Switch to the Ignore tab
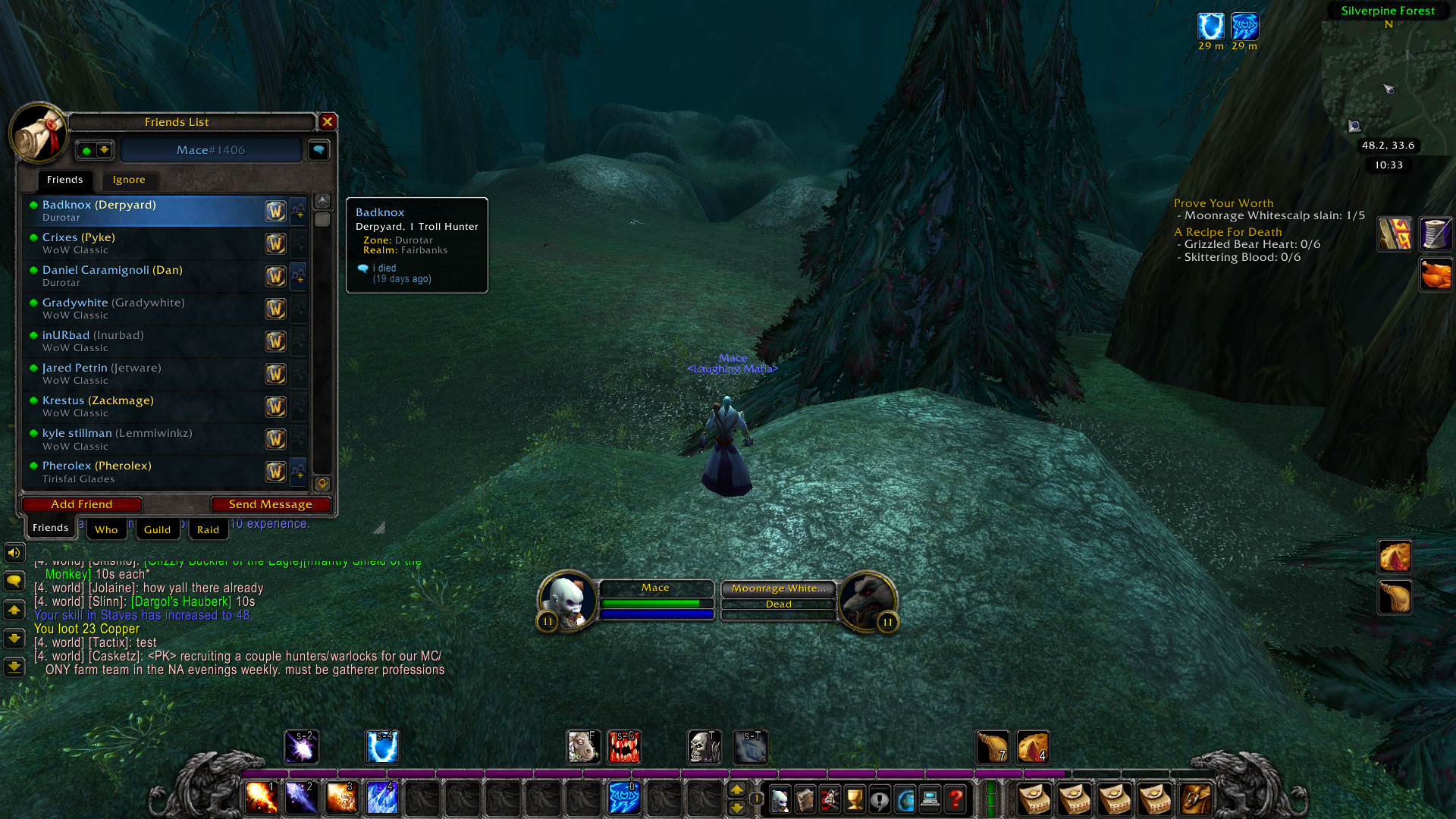 click(x=129, y=180)
